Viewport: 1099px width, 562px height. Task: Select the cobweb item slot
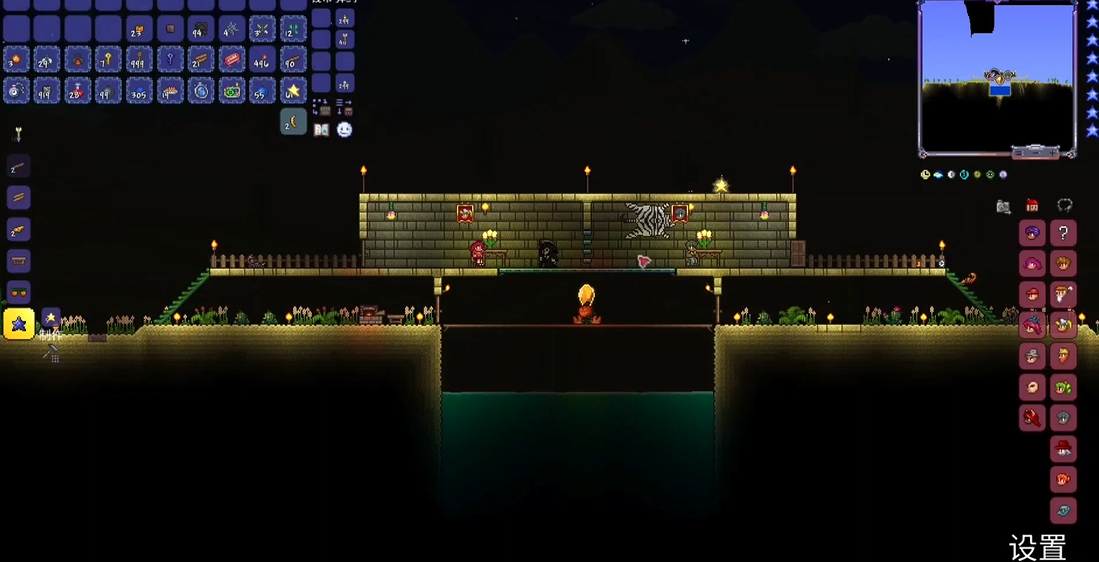pyautogui.click(x=232, y=29)
